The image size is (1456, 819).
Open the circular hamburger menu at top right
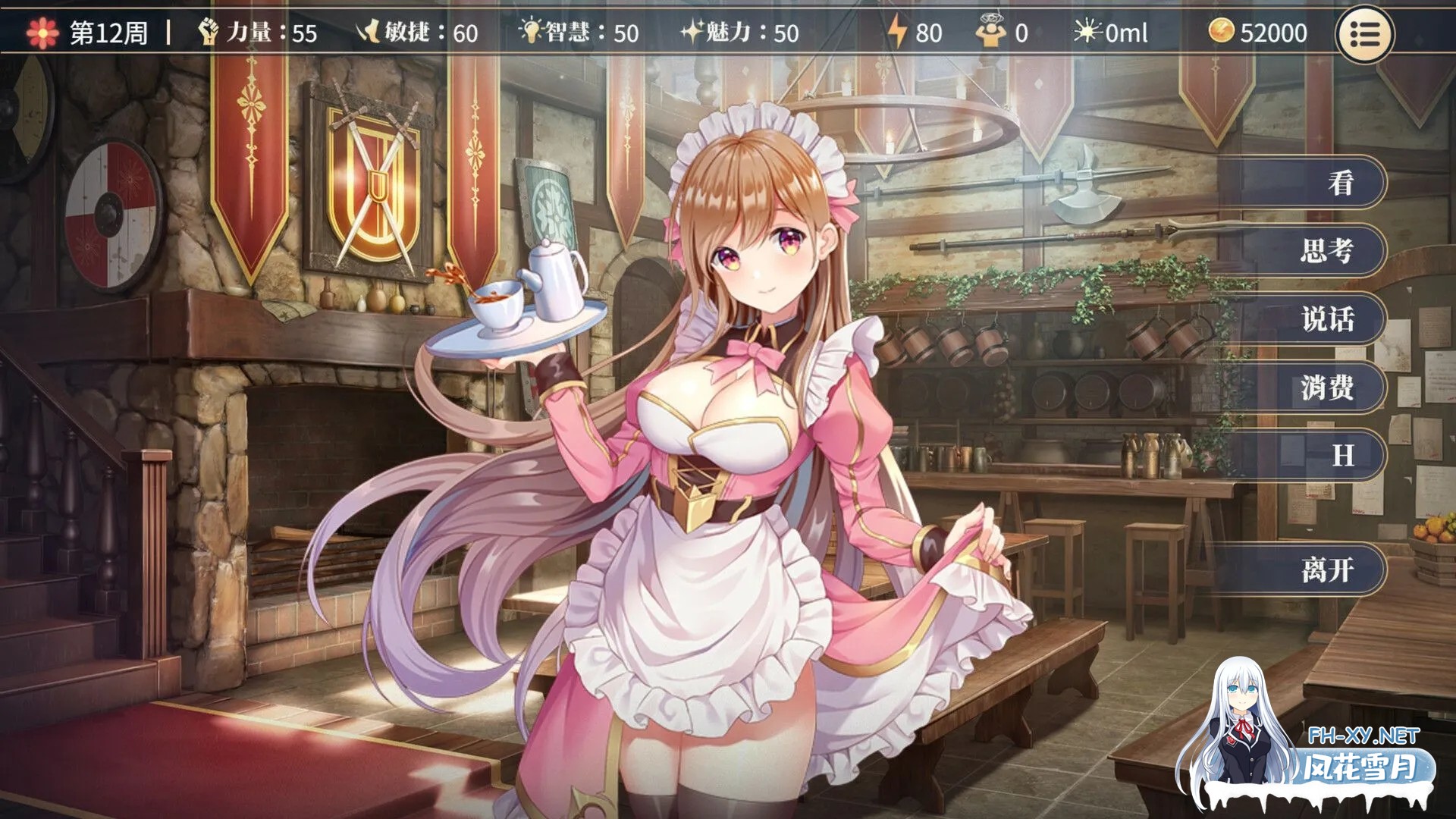point(1365,33)
